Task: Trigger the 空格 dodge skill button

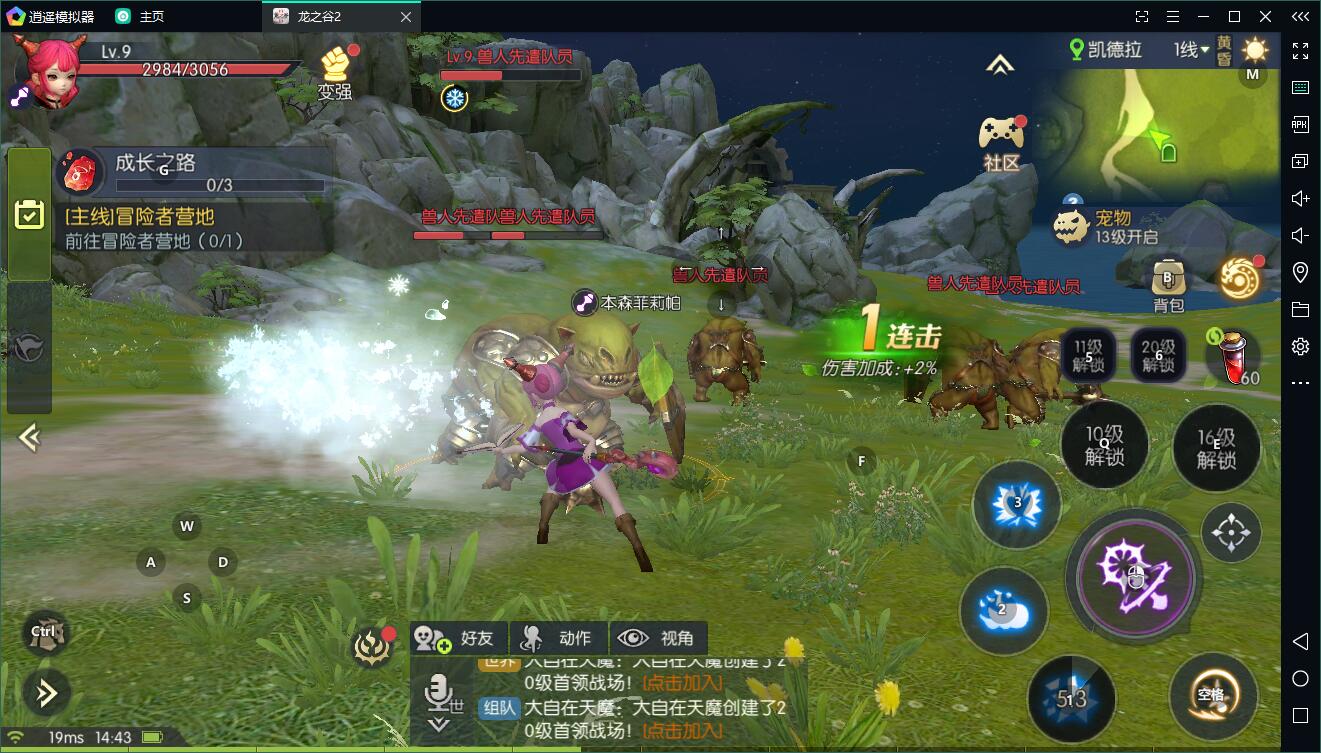Action: pos(1213,695)
